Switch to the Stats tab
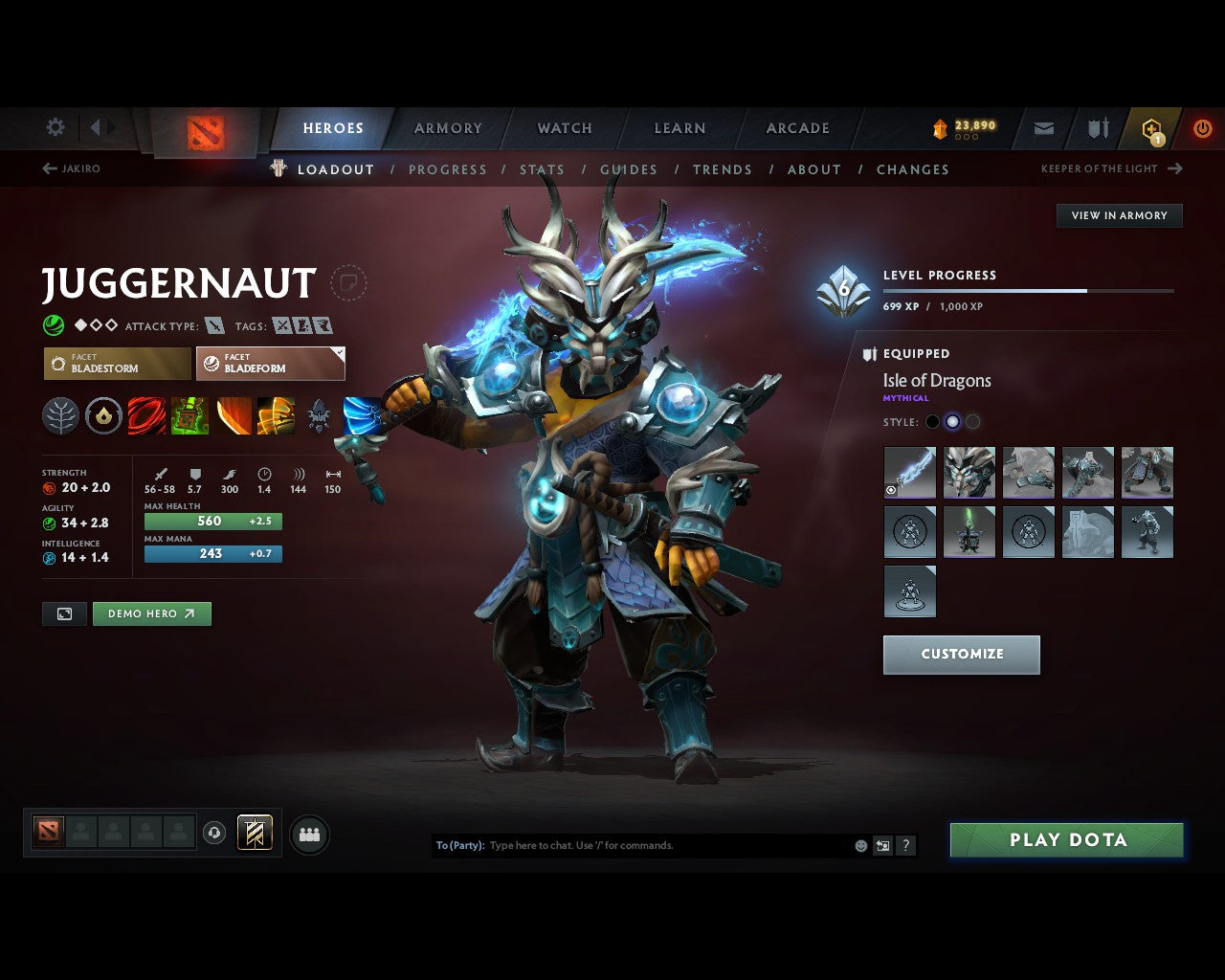1225x980 pixels. (542, 169)
